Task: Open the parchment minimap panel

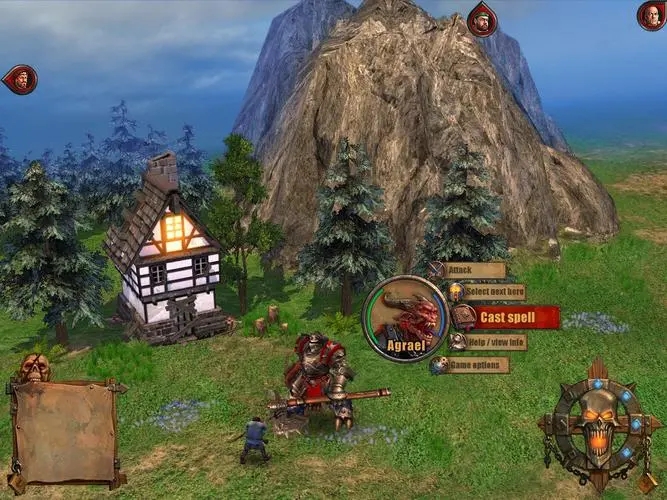Action: pos(65,432)
